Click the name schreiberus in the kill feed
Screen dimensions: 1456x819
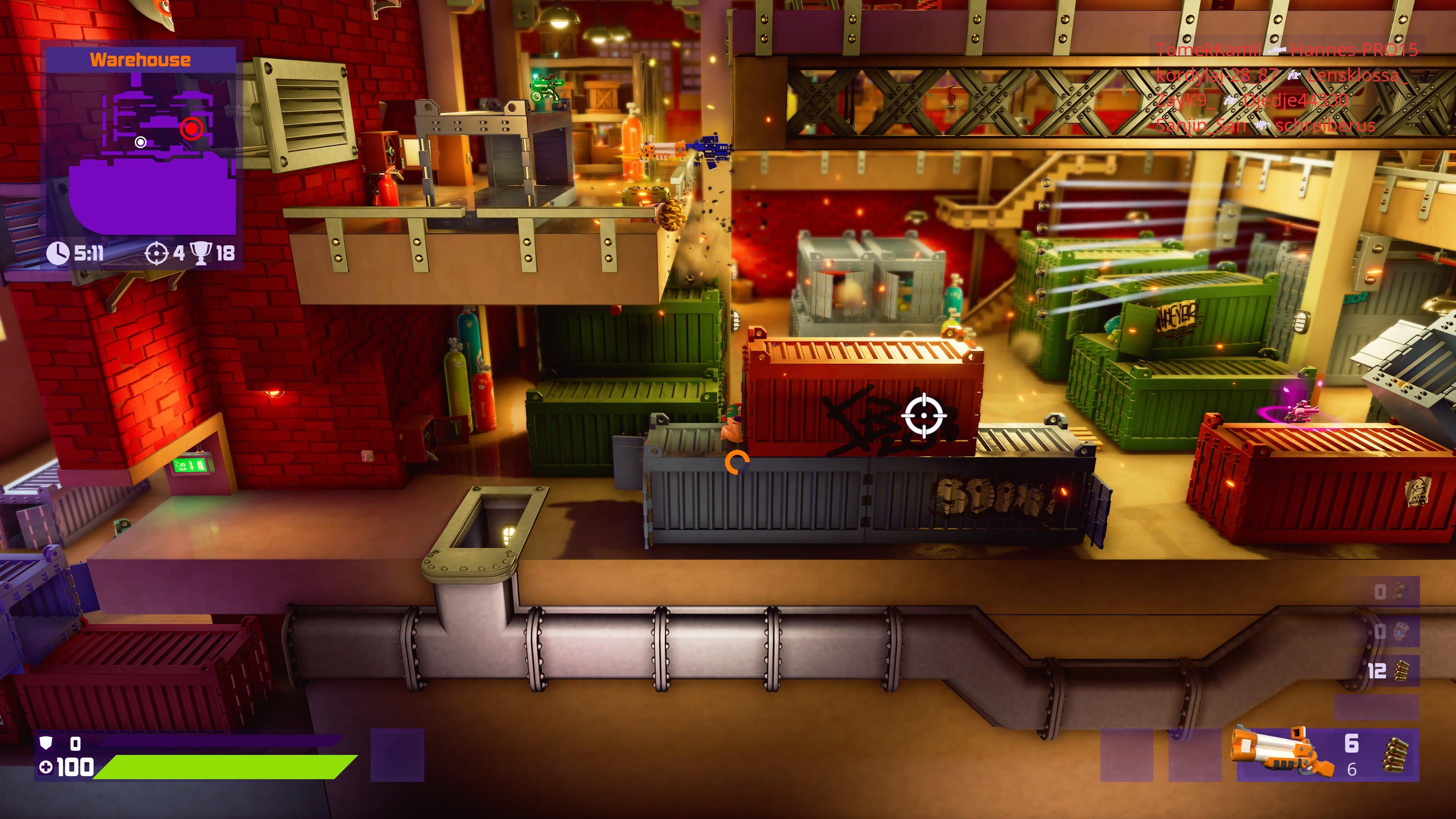[1326, 129]
